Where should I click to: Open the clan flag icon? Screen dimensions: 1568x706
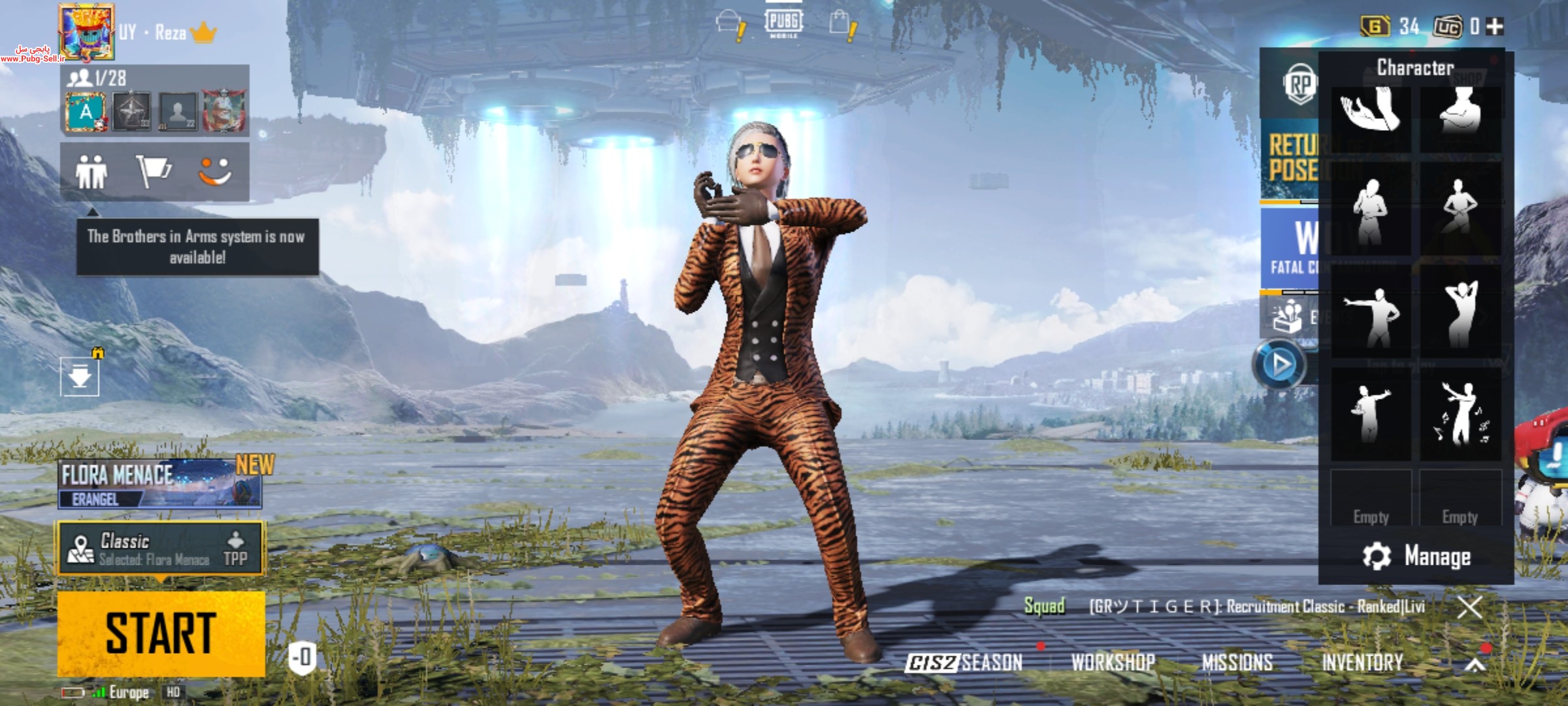pyautogui.click(x=153, y=173)
